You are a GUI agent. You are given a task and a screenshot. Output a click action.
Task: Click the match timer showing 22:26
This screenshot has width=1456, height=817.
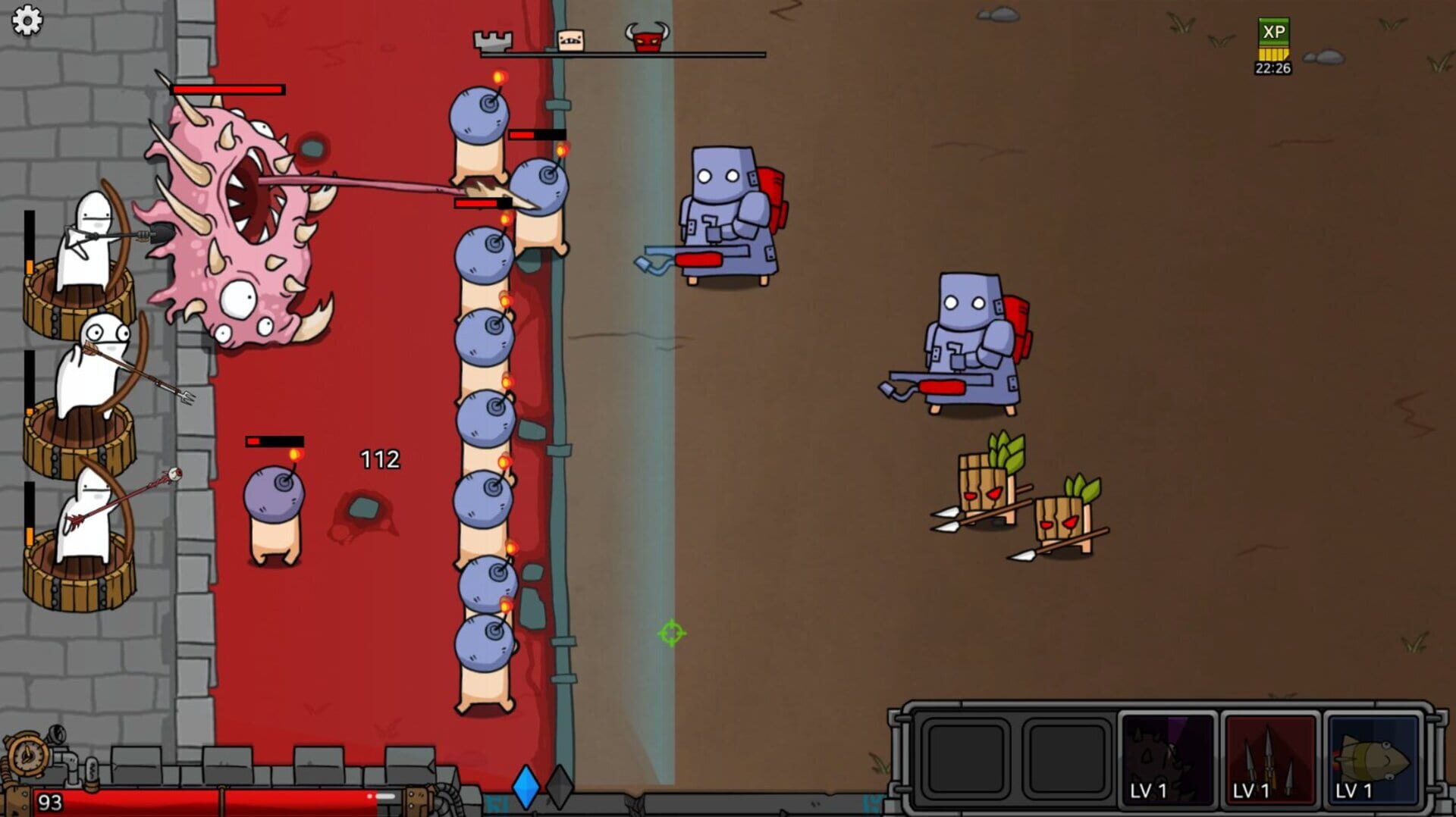pyautogui.click(x=1271, y=68)
